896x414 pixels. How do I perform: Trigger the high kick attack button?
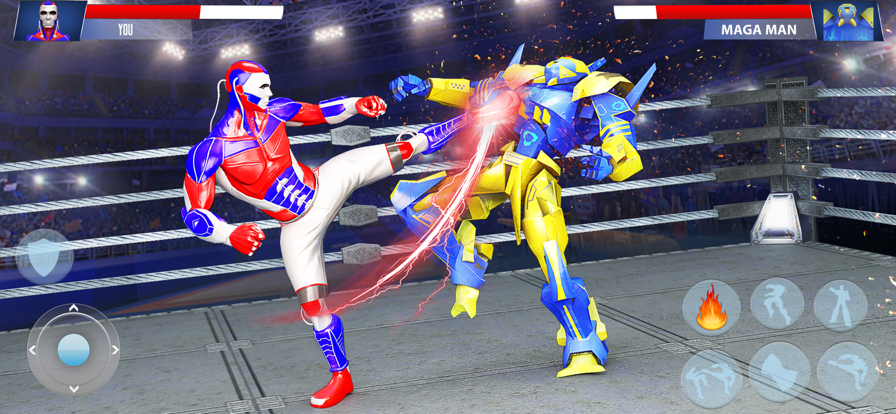[x=846, y=371]
